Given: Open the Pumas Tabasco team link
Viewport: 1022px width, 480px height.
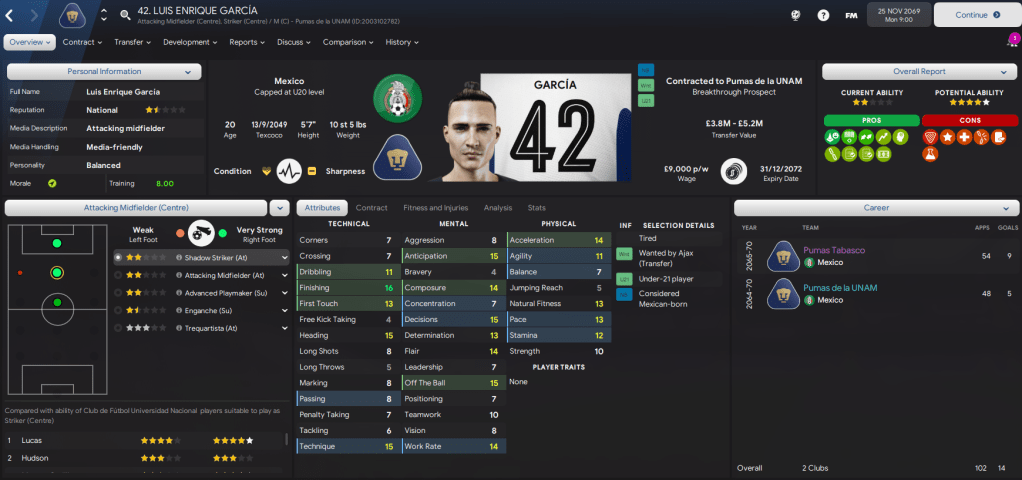Looking at the screenshot, I should 835,250.
